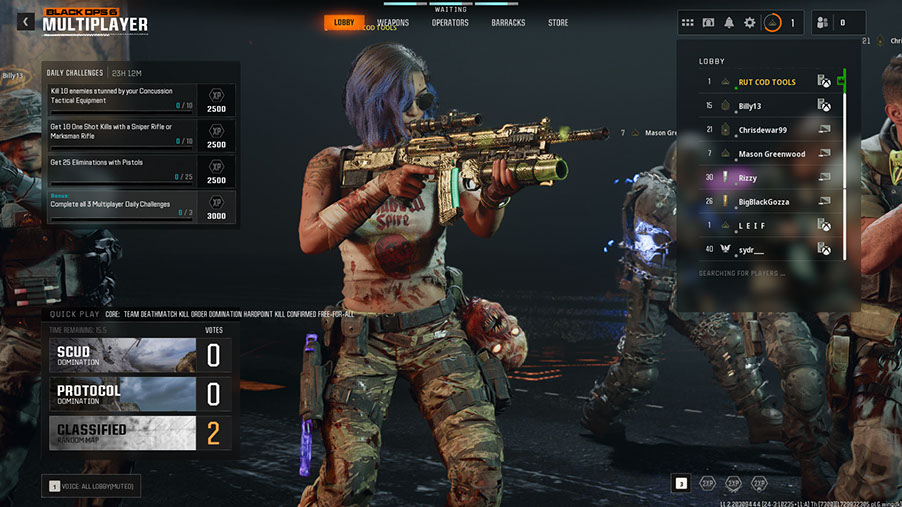Vote for the Classified random map
The image size is (902, 507).
click(140, 432)
